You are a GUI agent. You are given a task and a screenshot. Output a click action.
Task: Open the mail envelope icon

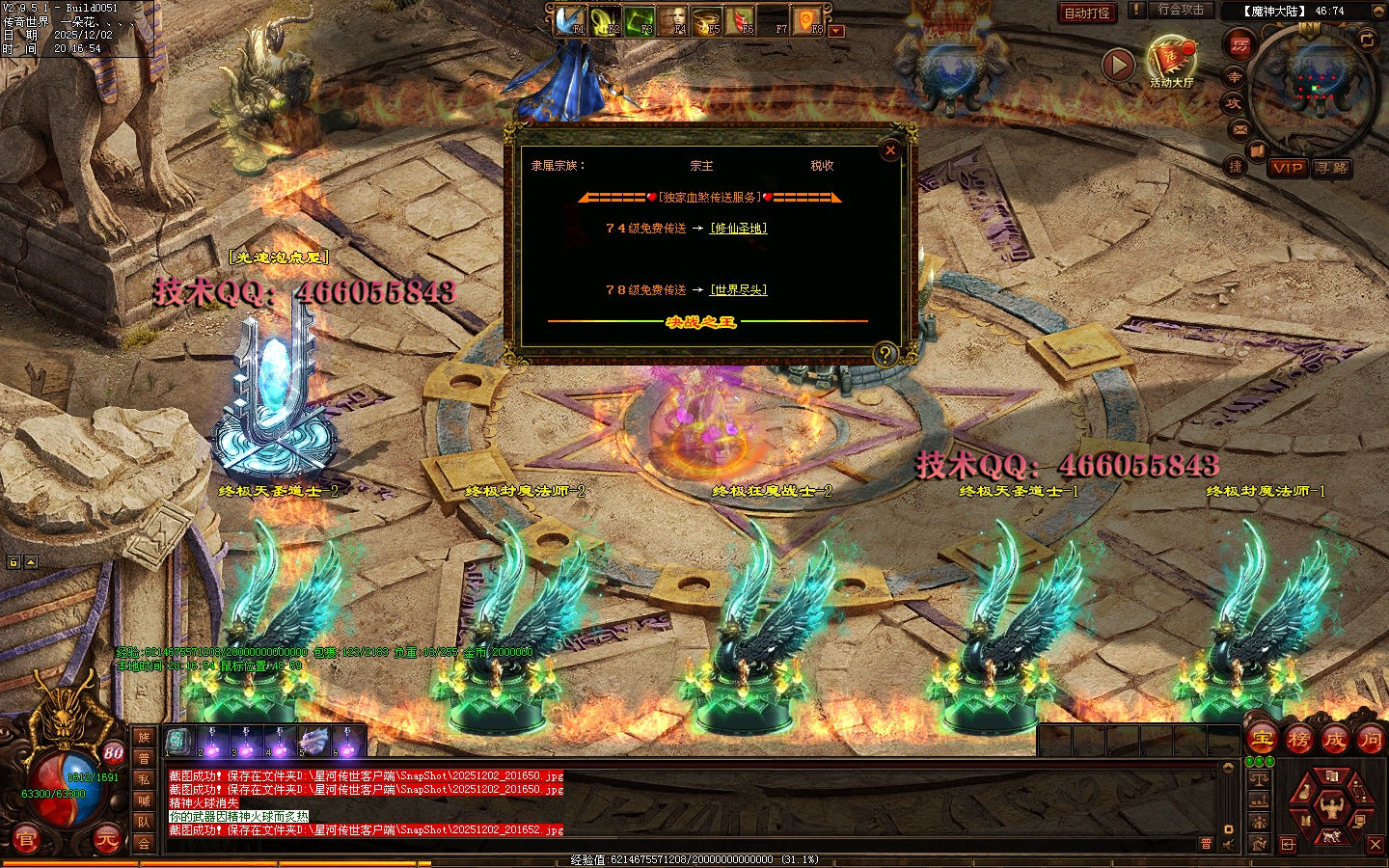pyautogui.click(x=1240, y=129)
